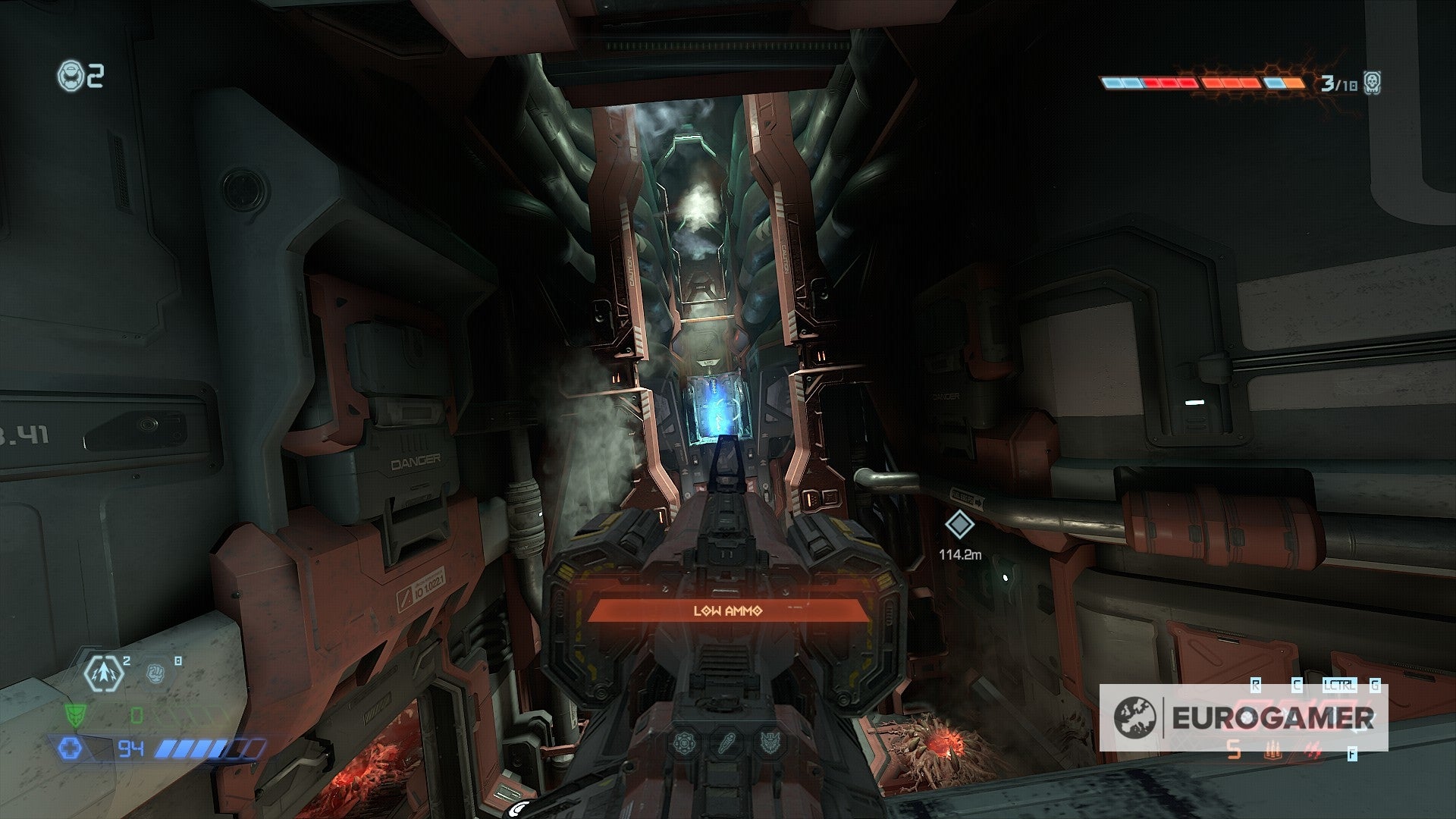Select the blue health cross icon
1456x819 pixels.
click(71, 748)
